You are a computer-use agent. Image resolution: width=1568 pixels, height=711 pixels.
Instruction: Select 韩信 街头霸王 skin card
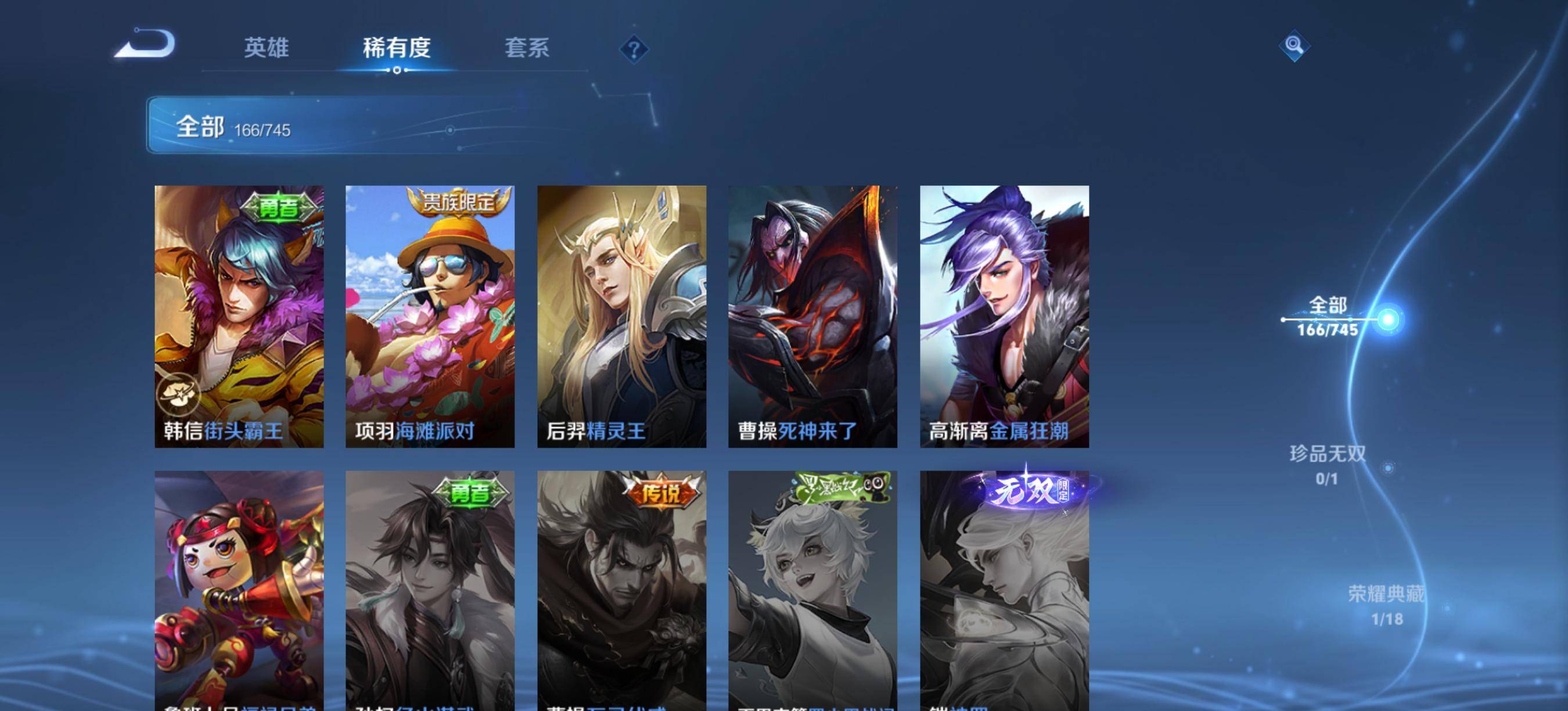[x=239, y=317]
